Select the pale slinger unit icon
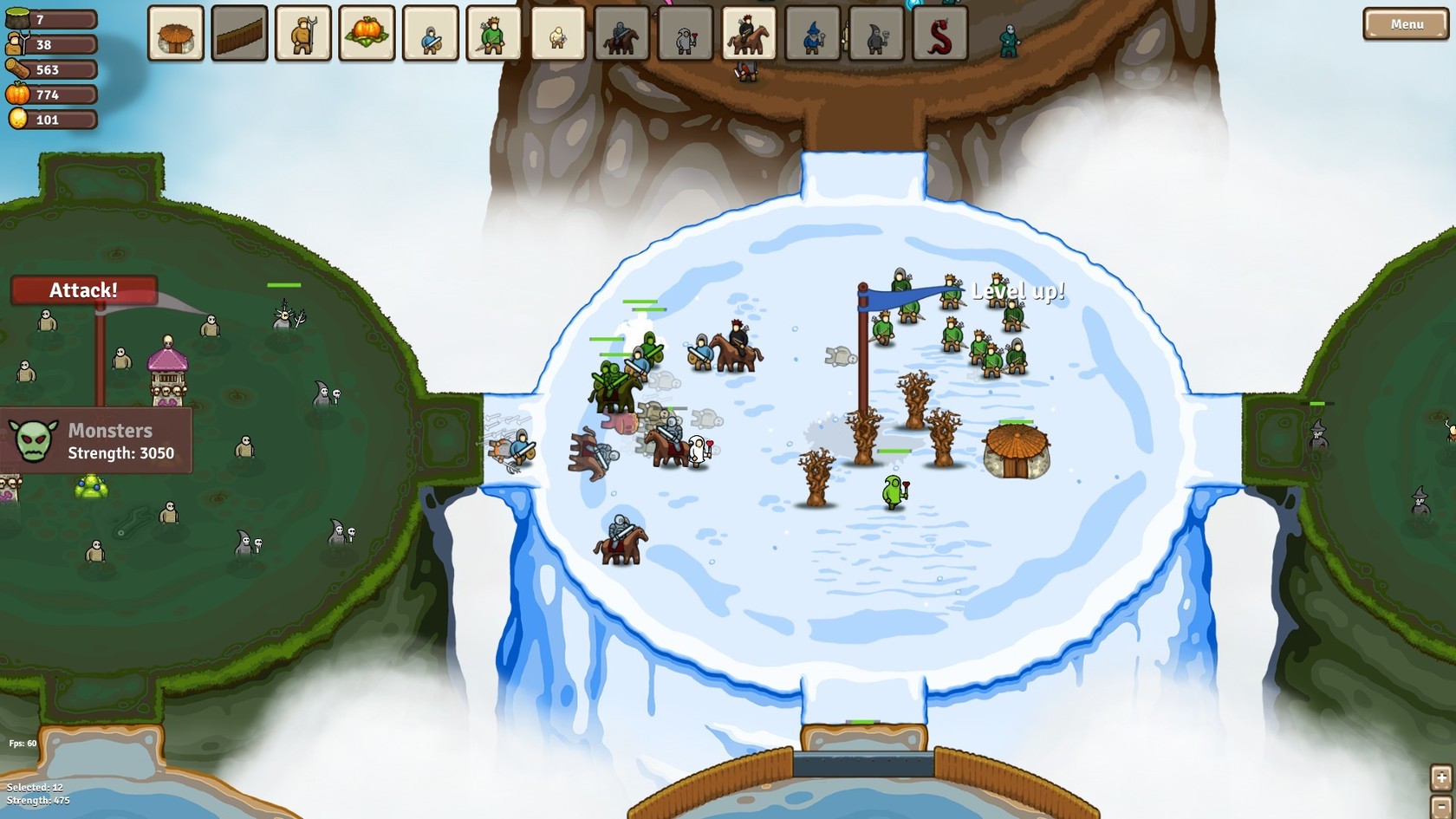 tap(557, 33)
